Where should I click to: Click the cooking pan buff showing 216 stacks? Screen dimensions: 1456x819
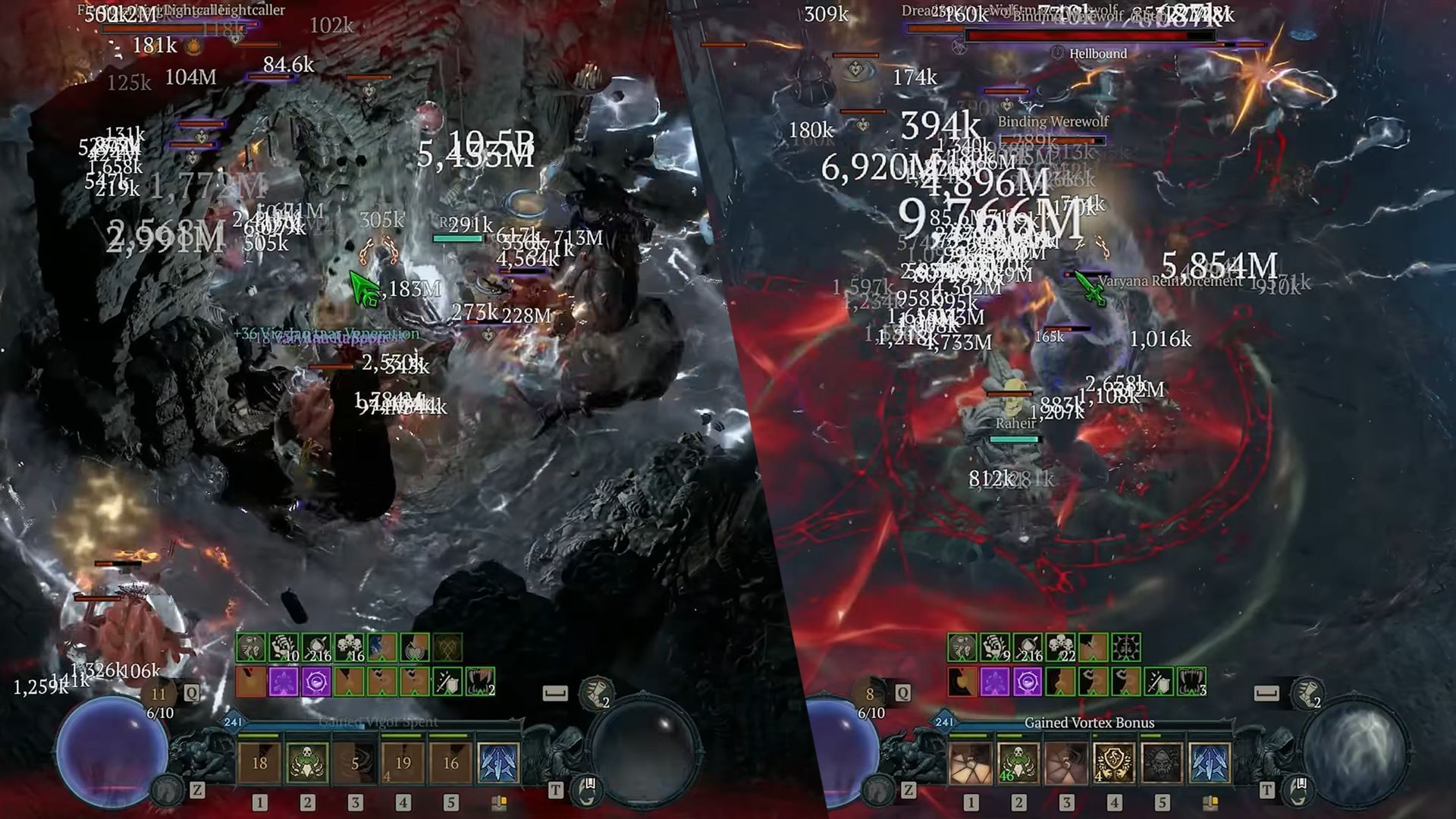pos(316,648)
